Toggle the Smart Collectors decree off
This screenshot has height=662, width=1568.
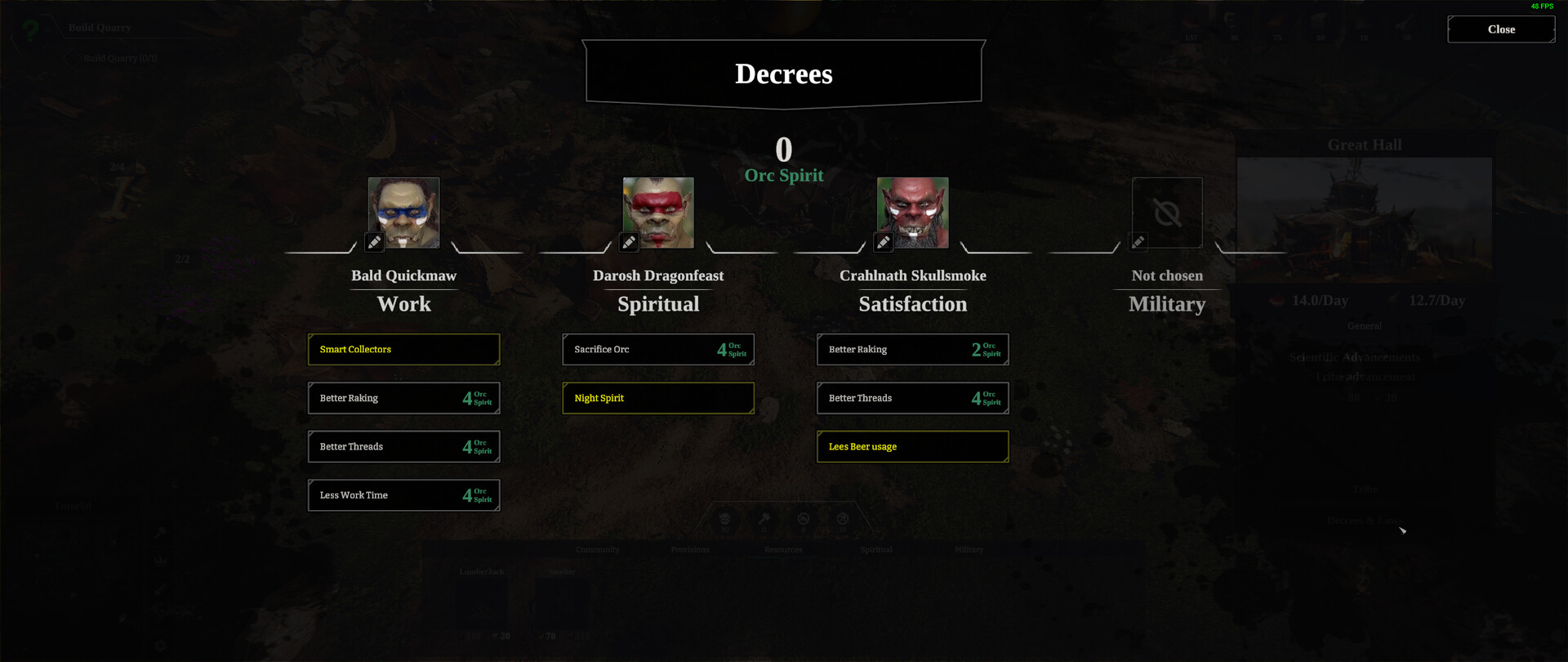pyautogui.click(x=403, y=349)
